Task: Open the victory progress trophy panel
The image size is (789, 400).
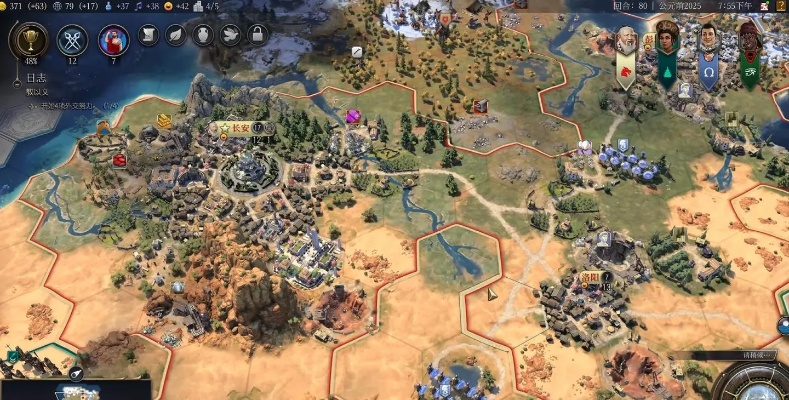Action: click(x=28, y=40)
